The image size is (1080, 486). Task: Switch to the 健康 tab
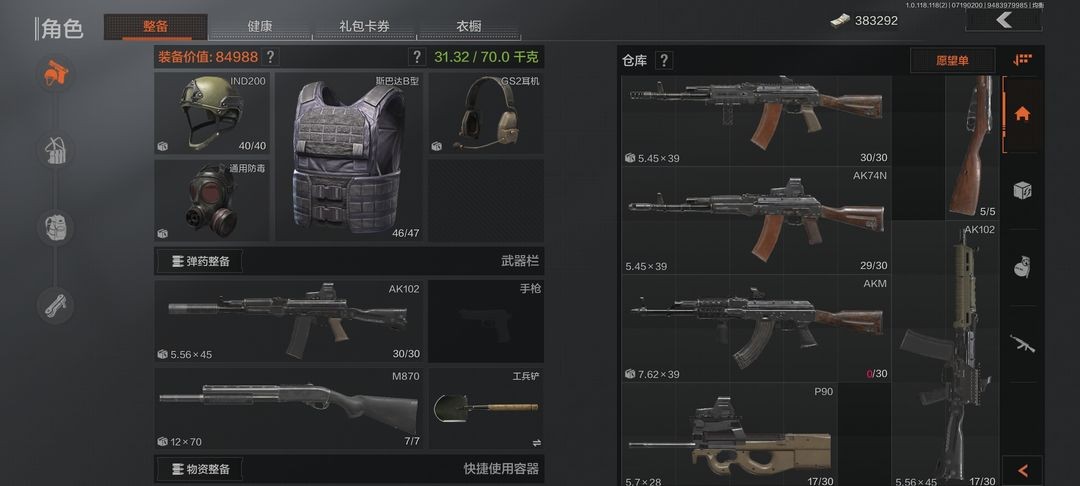259,26
